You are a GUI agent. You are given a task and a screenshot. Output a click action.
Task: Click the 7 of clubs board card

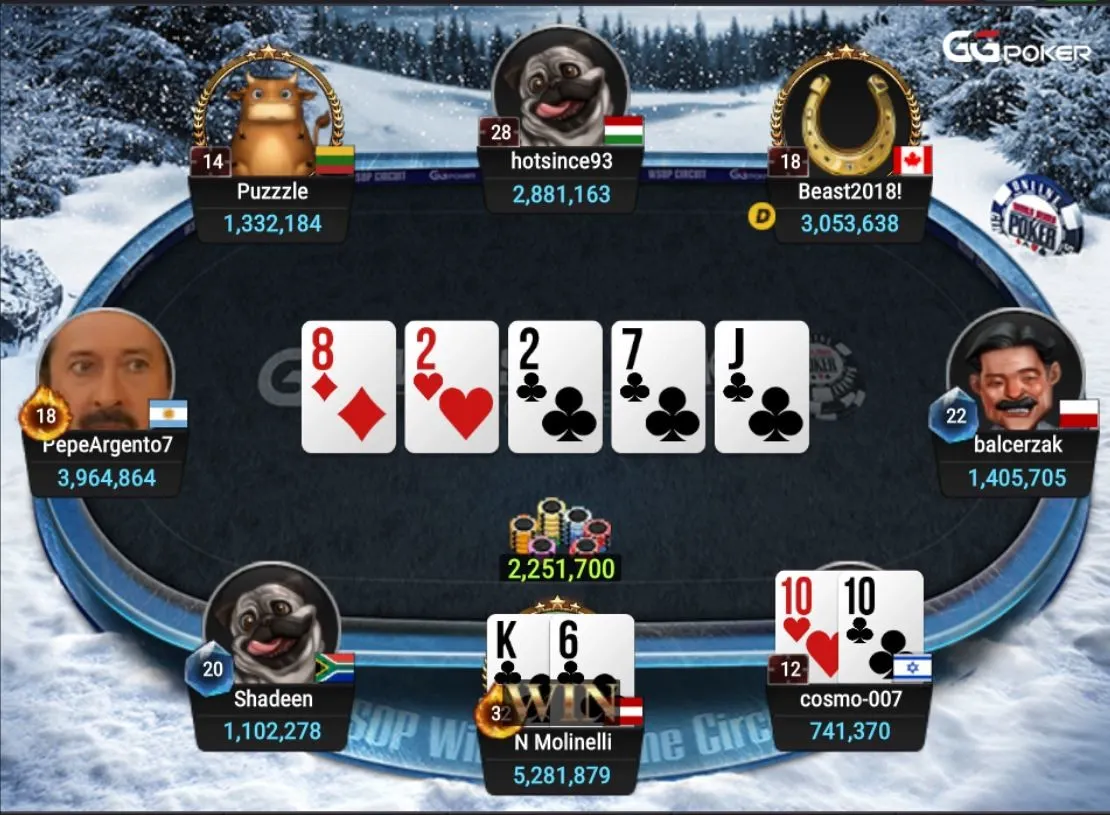[x=658, y=387]
